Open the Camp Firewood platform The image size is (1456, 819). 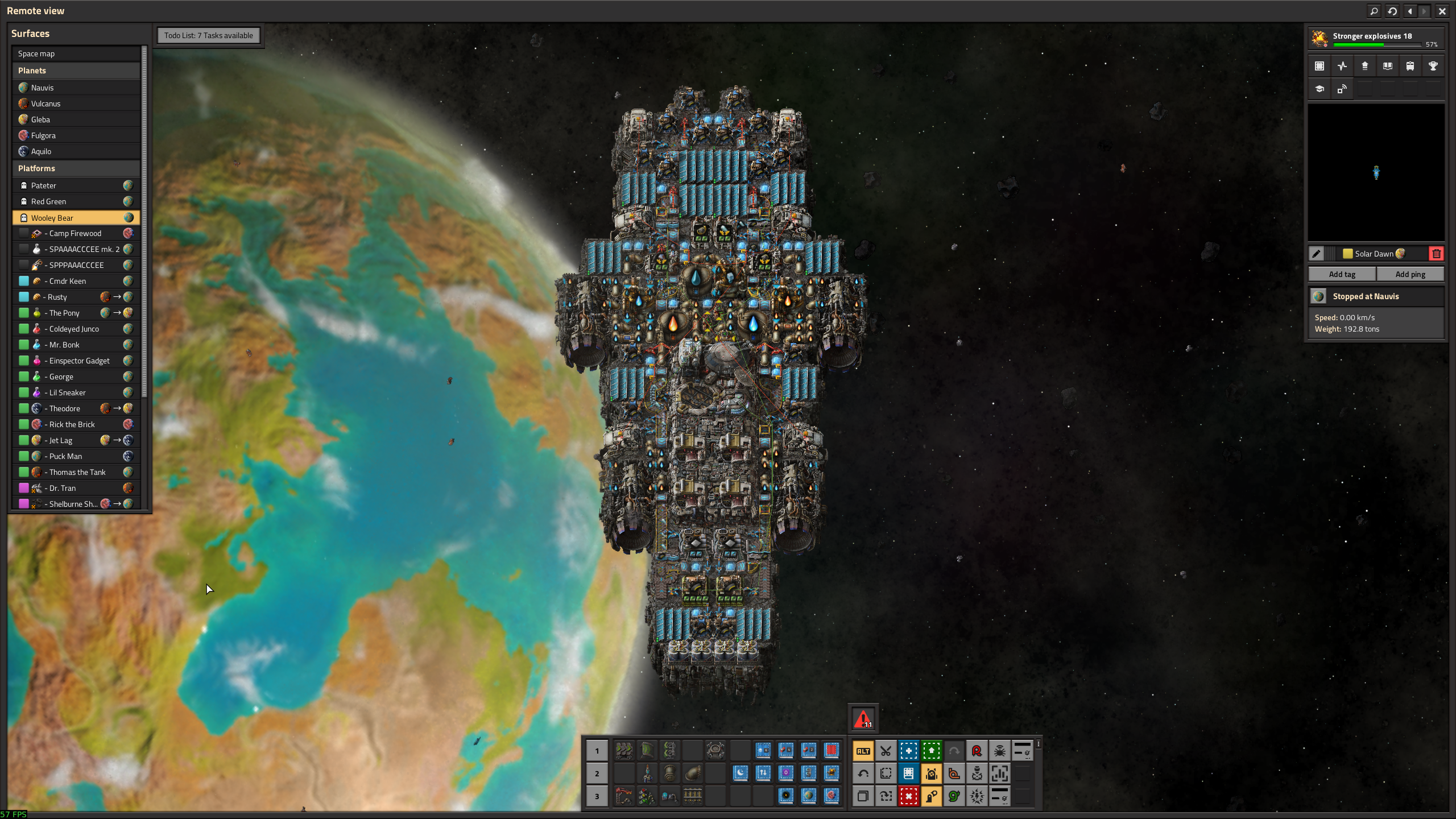[x=76, y=233]
